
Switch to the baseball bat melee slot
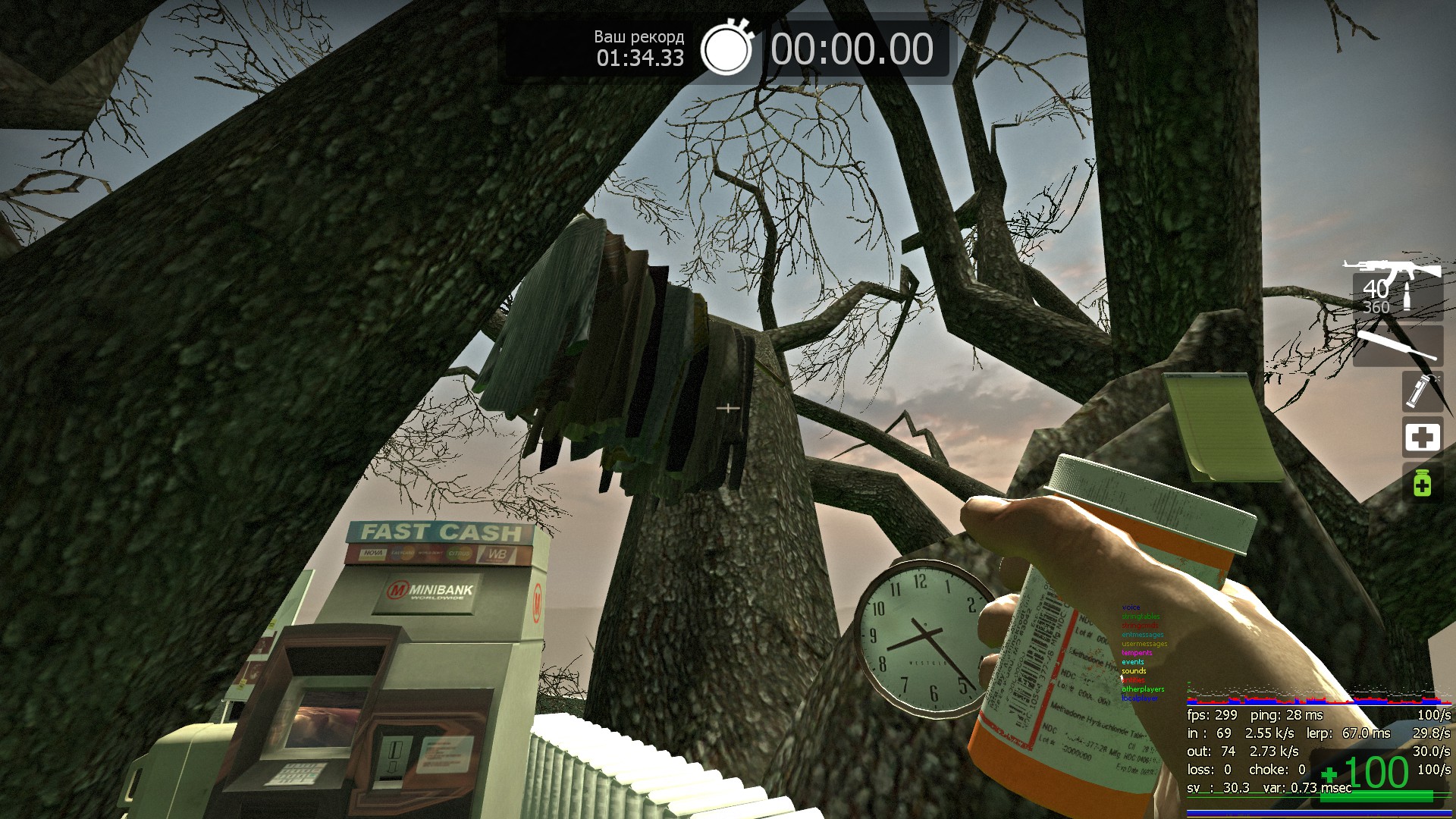coord(1397,345)
